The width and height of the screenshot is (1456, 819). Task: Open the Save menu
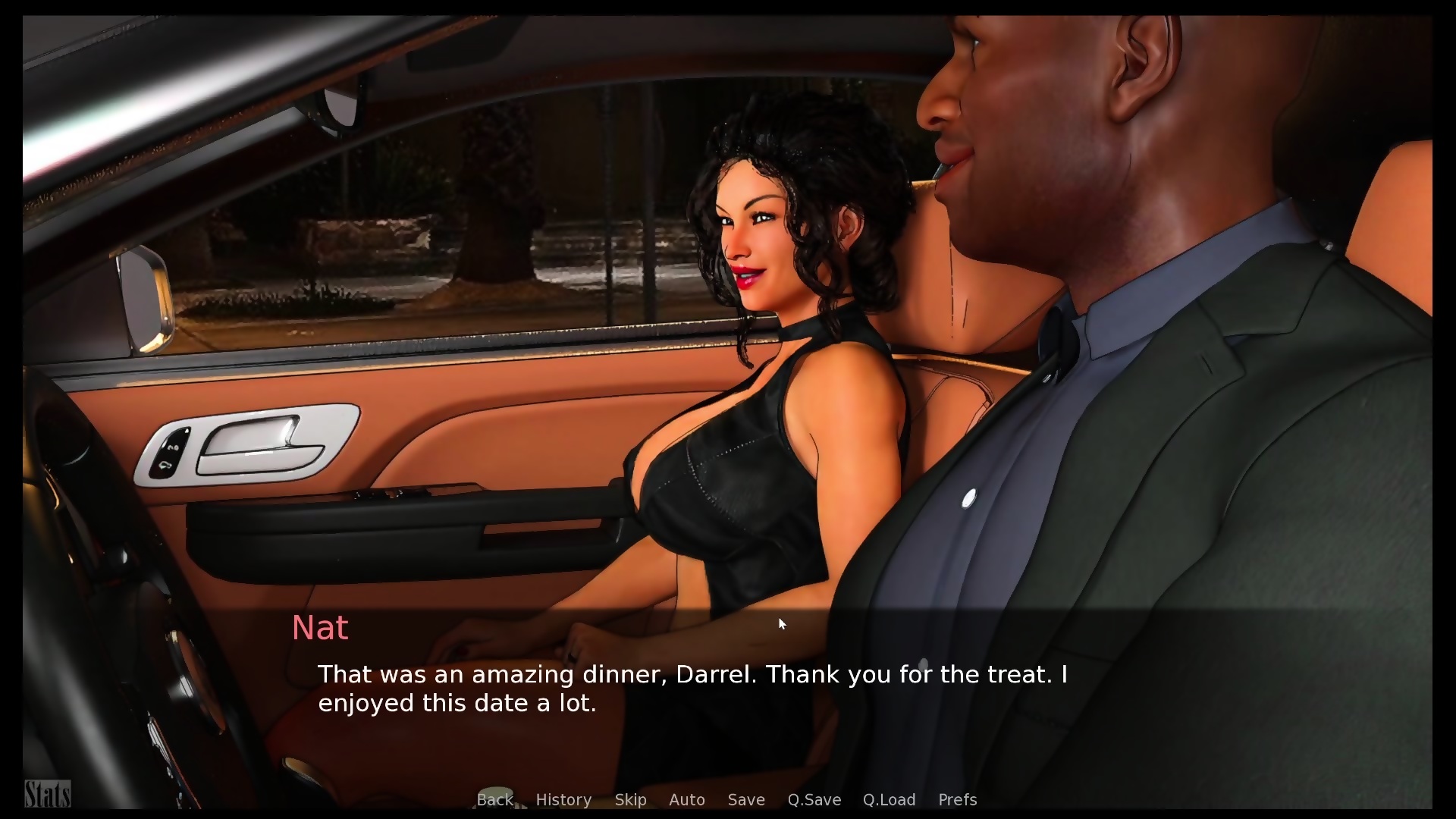coord(745,799)
